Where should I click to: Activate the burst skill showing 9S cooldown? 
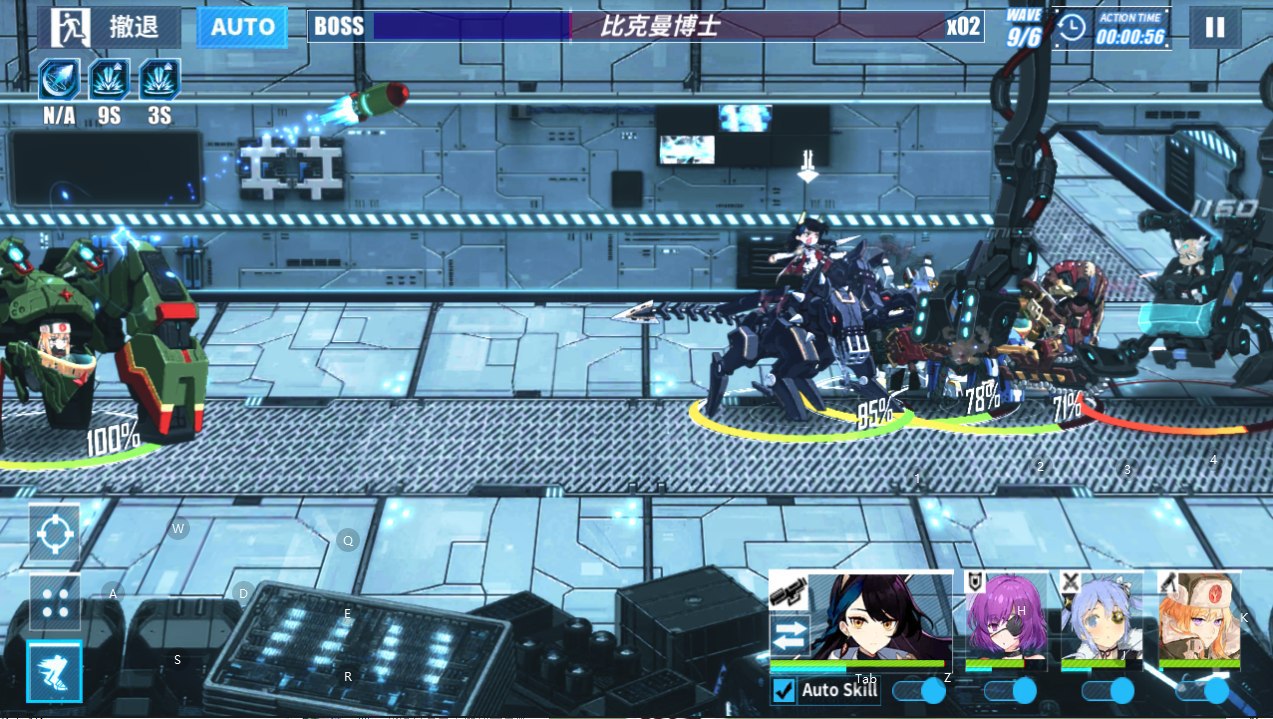[x=109, y=79]
